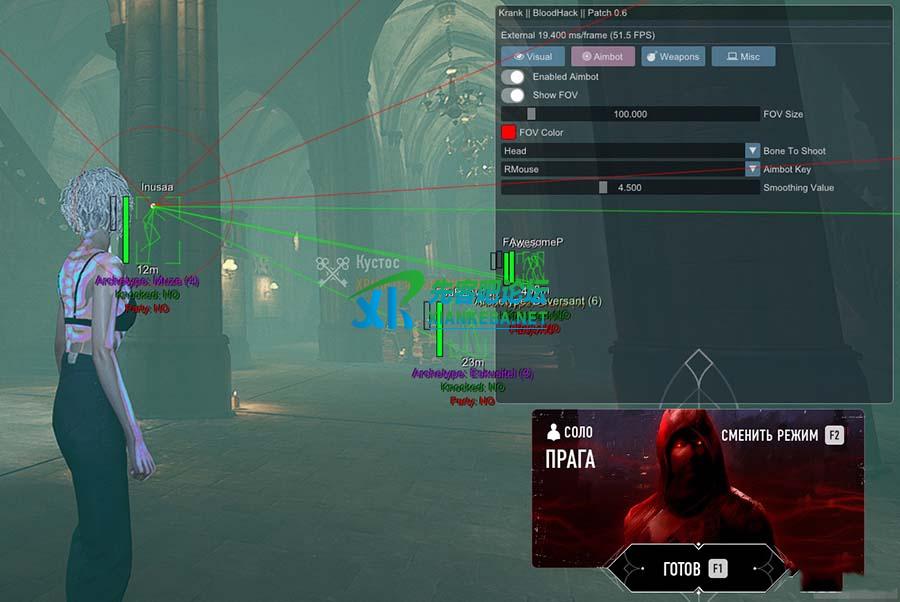900x602 pixels.
Task: Open the Aimbot tab
Action: click(x=602, y=57)
